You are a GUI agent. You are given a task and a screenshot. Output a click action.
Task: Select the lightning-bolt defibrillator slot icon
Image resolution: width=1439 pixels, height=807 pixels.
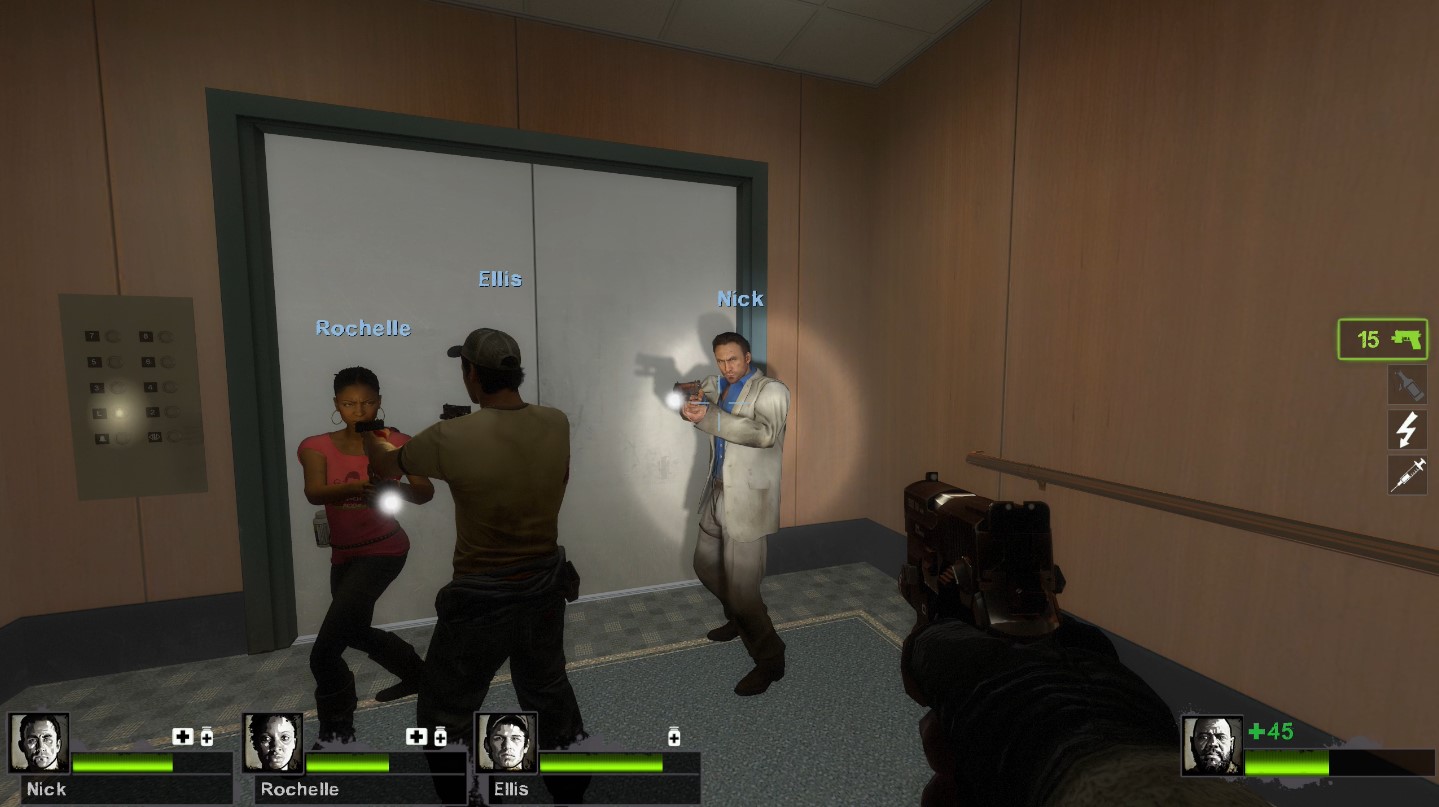[x=1406, y=429]
